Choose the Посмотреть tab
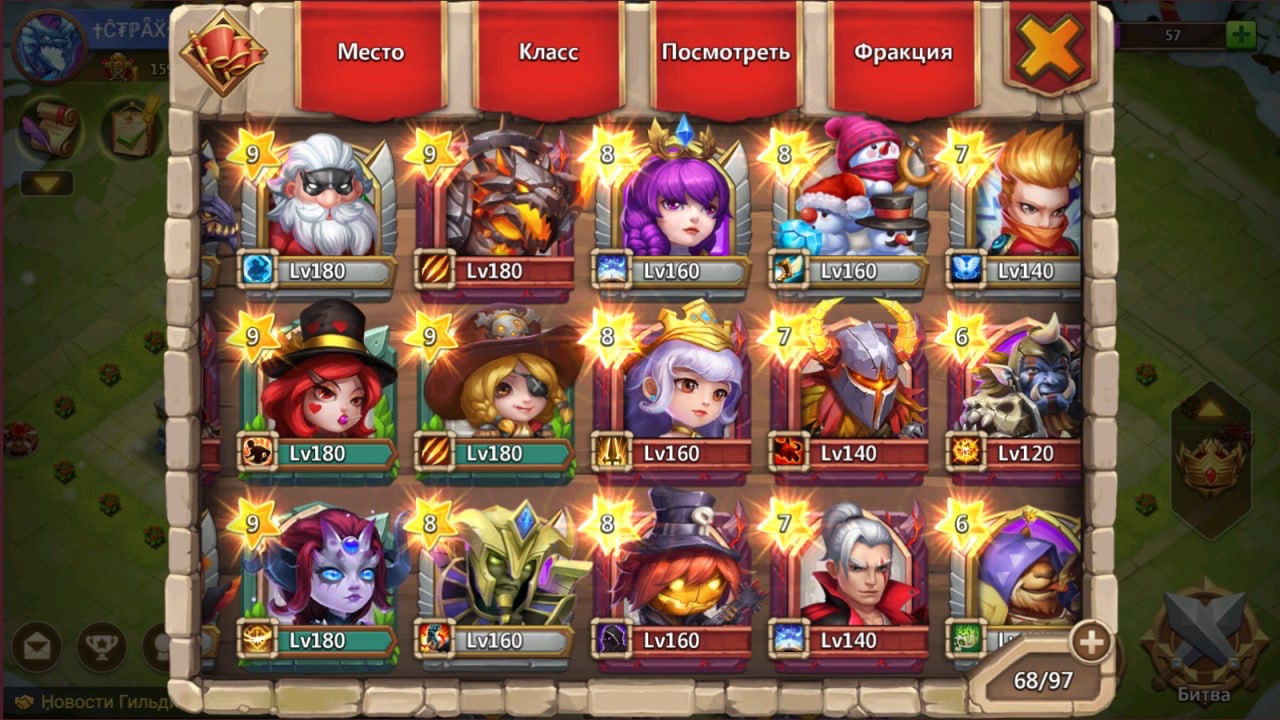Viewport: 1280px width, 720px height. (726, 54)
